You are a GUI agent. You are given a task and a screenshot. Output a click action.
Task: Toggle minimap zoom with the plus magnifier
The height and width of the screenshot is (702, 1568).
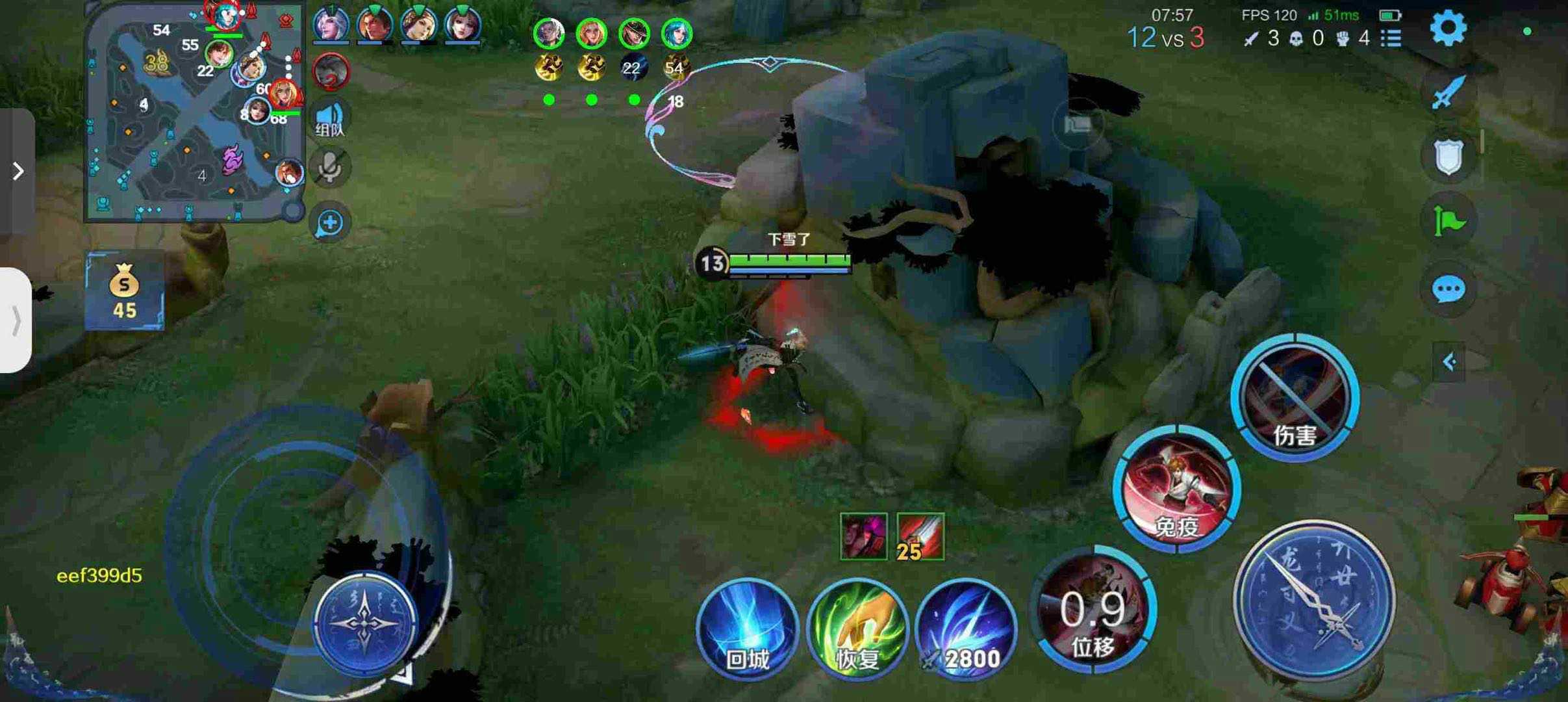pos(329,221)
